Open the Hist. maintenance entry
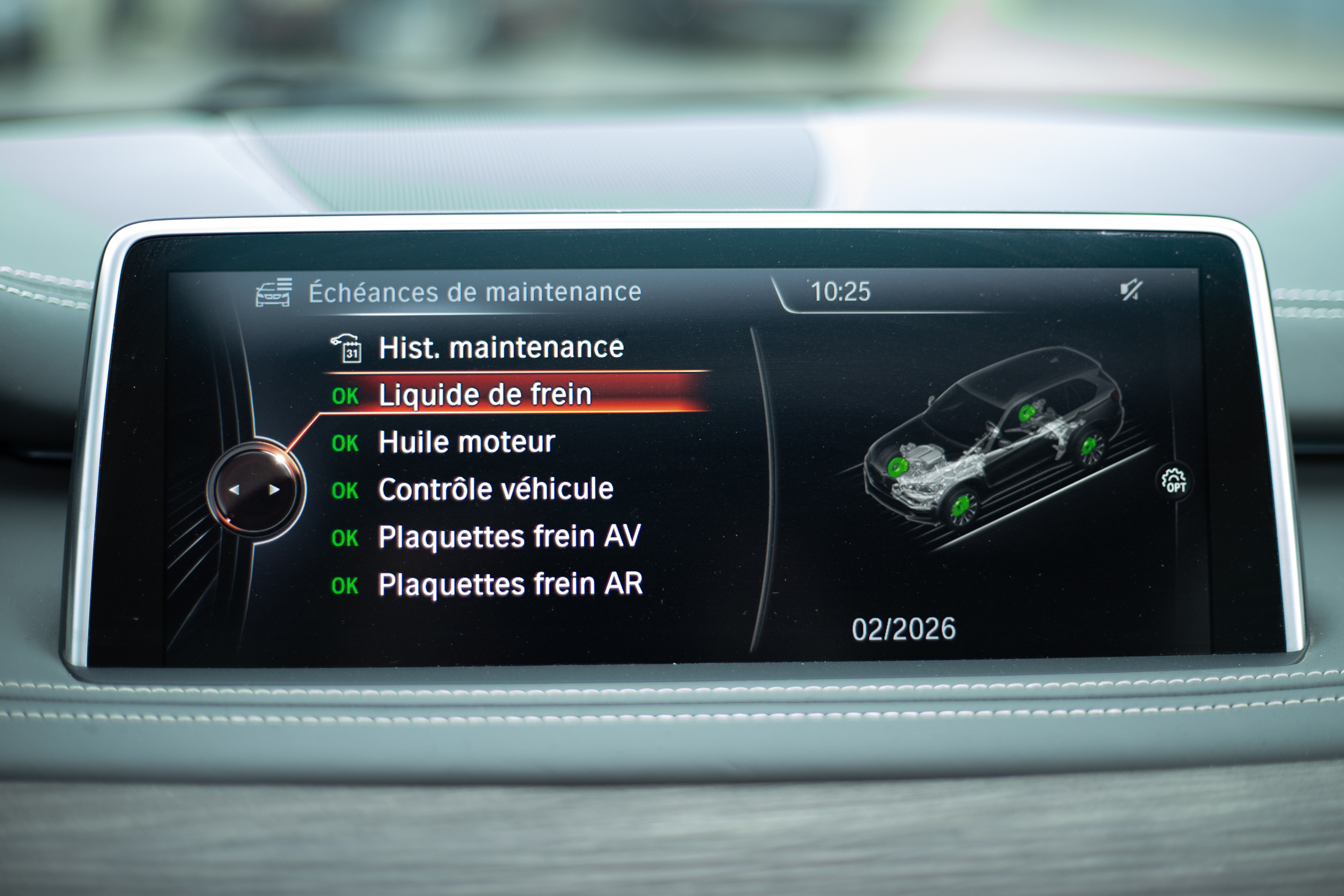This screenshot has width=1344, height=896. click(500, 348)
